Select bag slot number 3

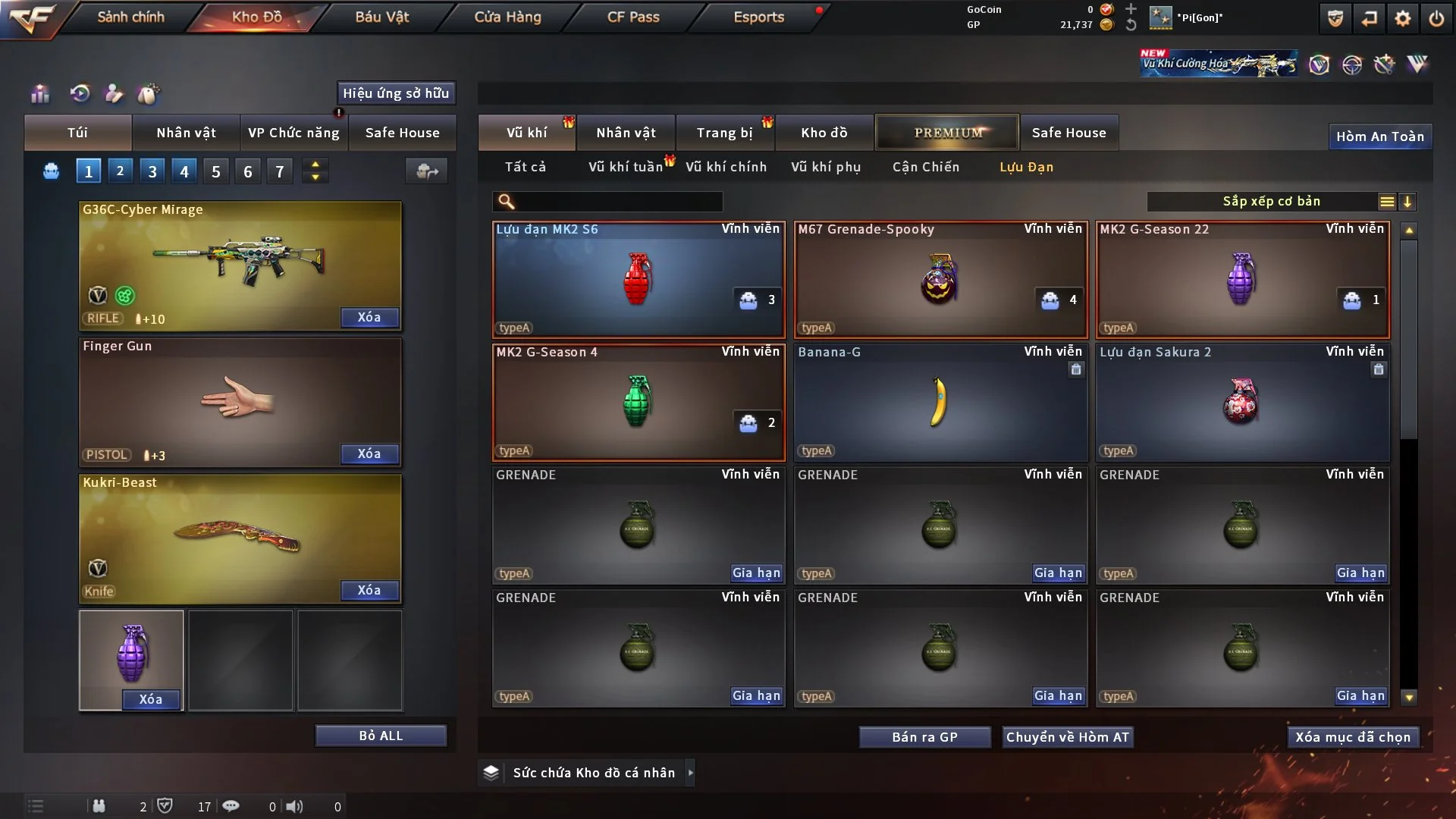152,171
